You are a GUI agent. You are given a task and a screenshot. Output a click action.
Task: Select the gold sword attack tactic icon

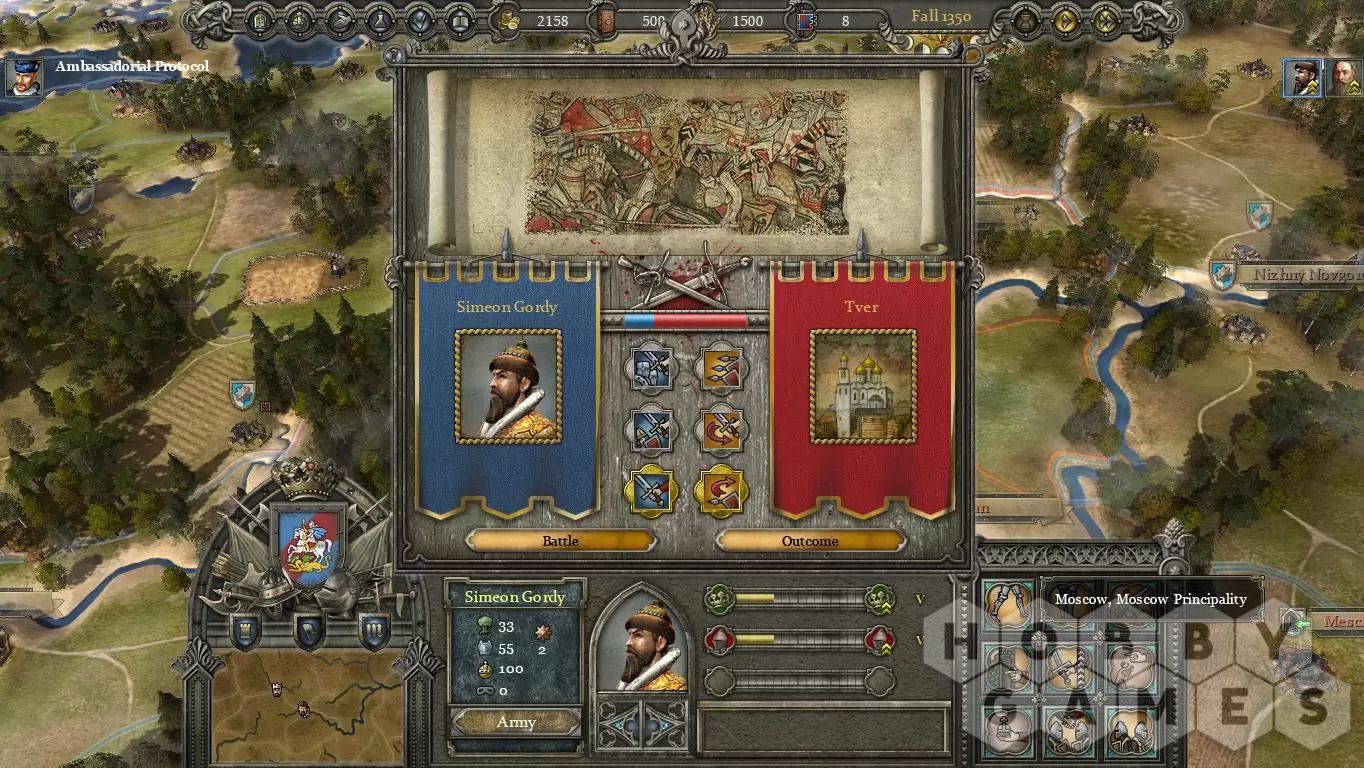[651, 492]
